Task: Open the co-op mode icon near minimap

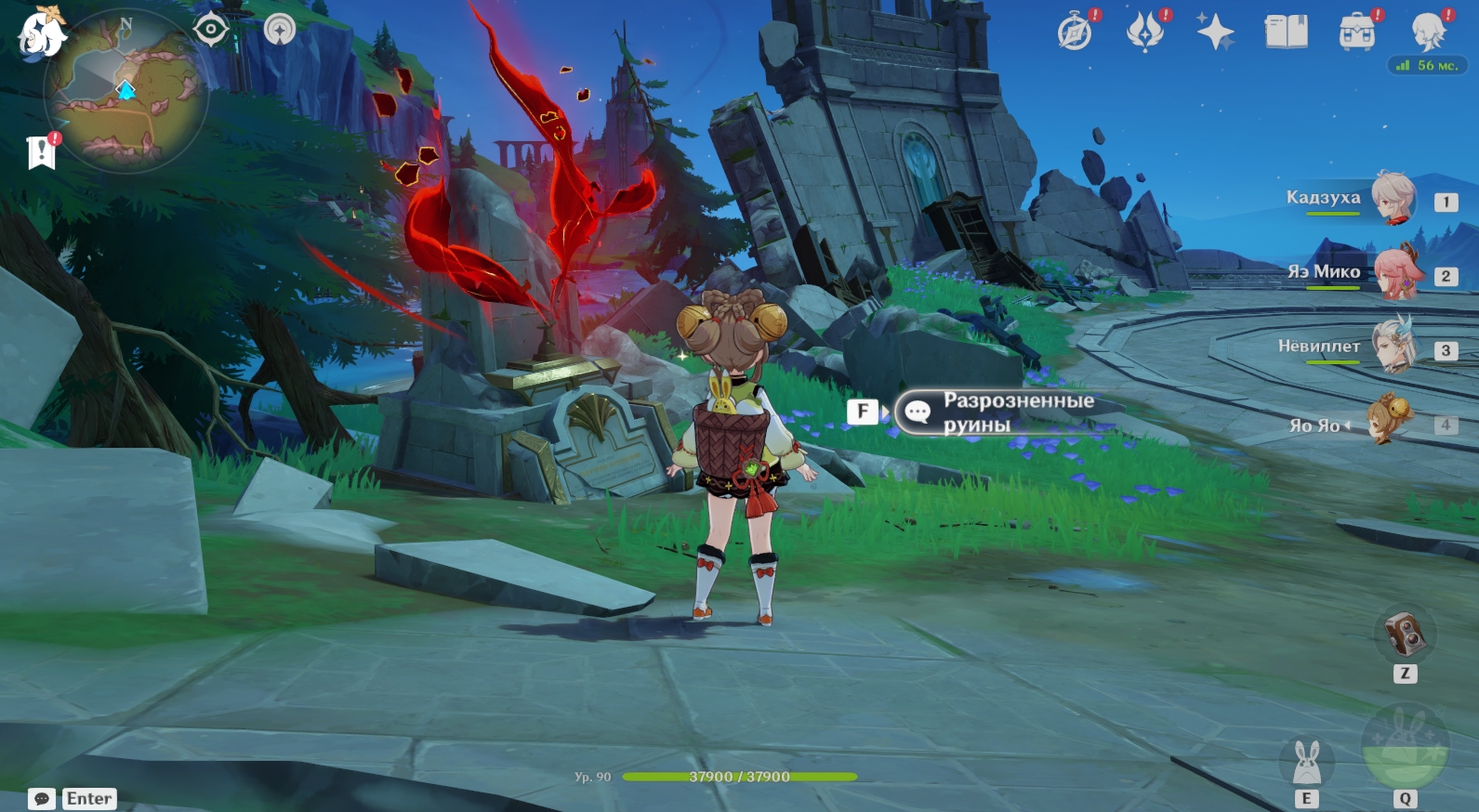Action: click(x=279, y=30)
